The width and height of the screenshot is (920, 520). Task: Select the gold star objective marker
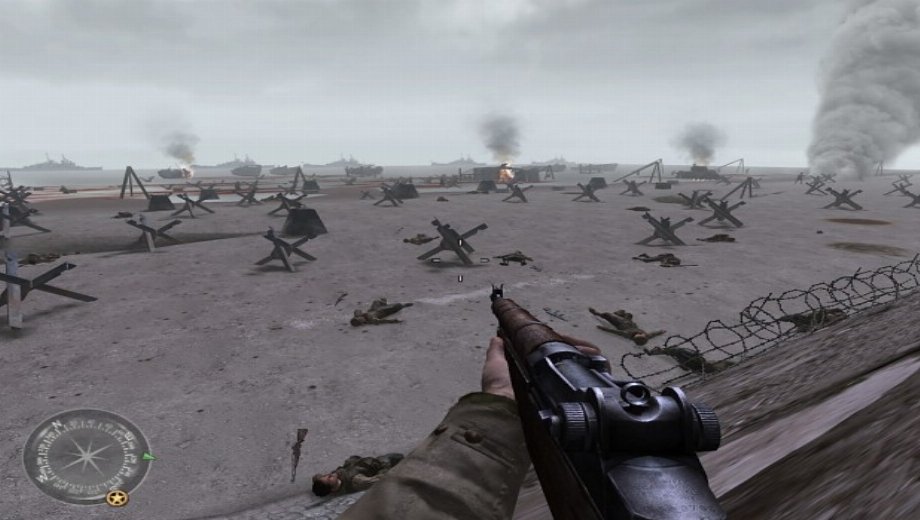[117, 497]
